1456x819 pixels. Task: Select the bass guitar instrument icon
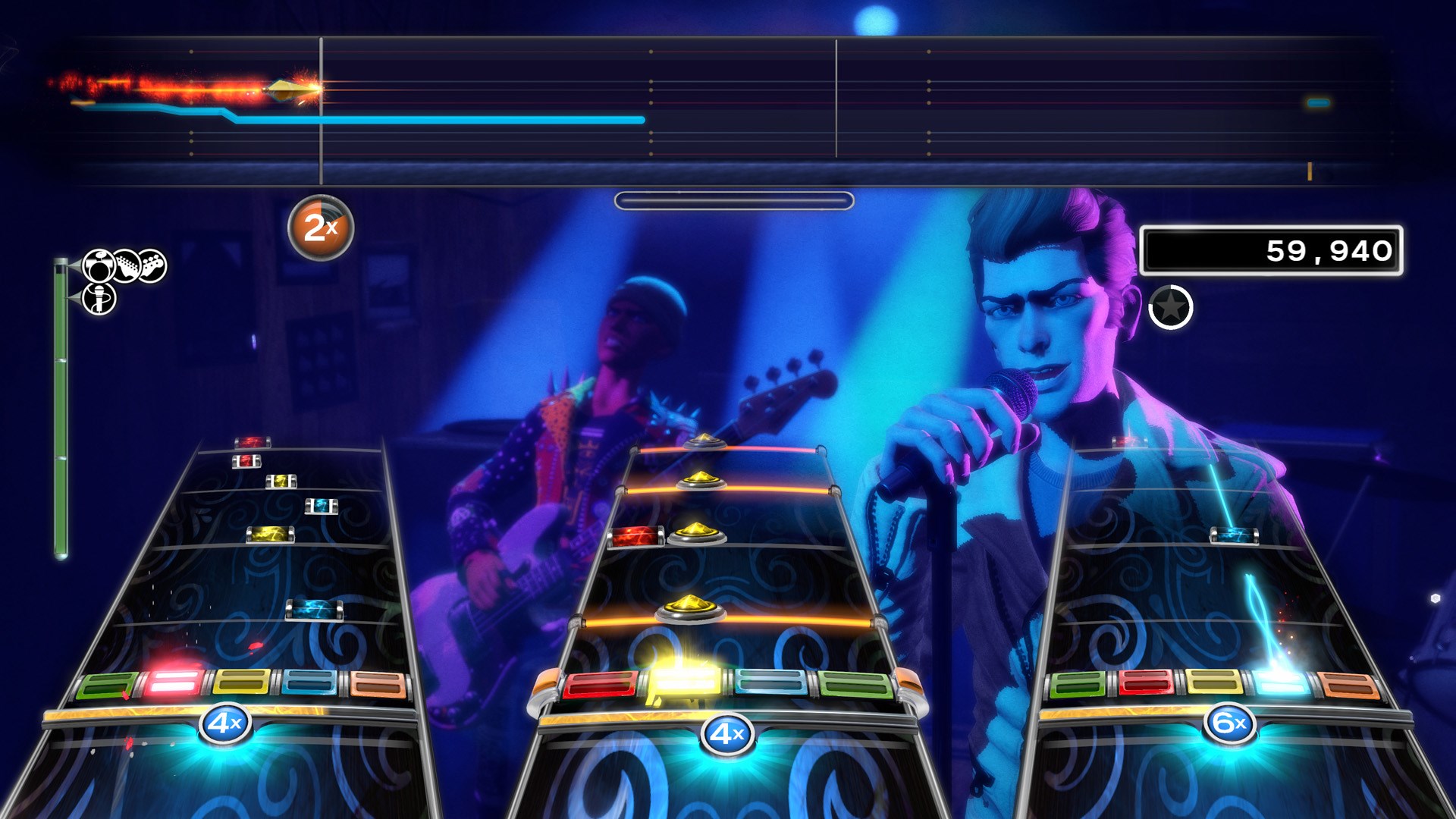152,265
